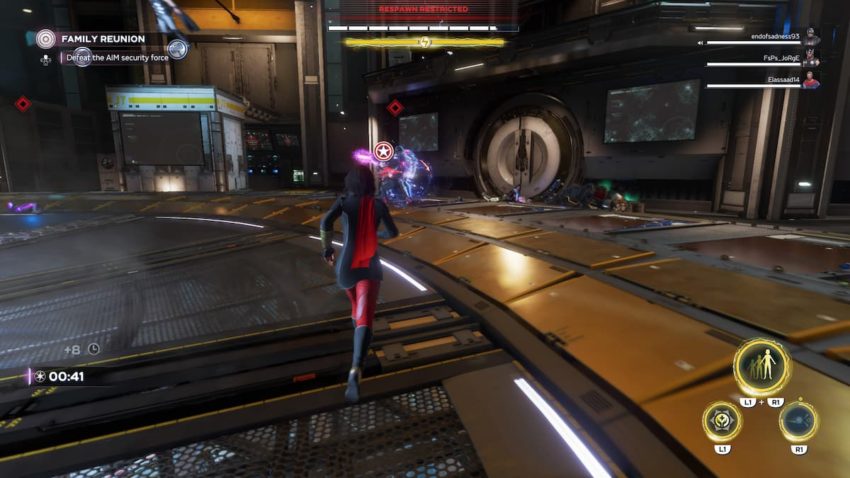Click the Captain America star target marker
The image size is (850, 478).
pos(383,151)
